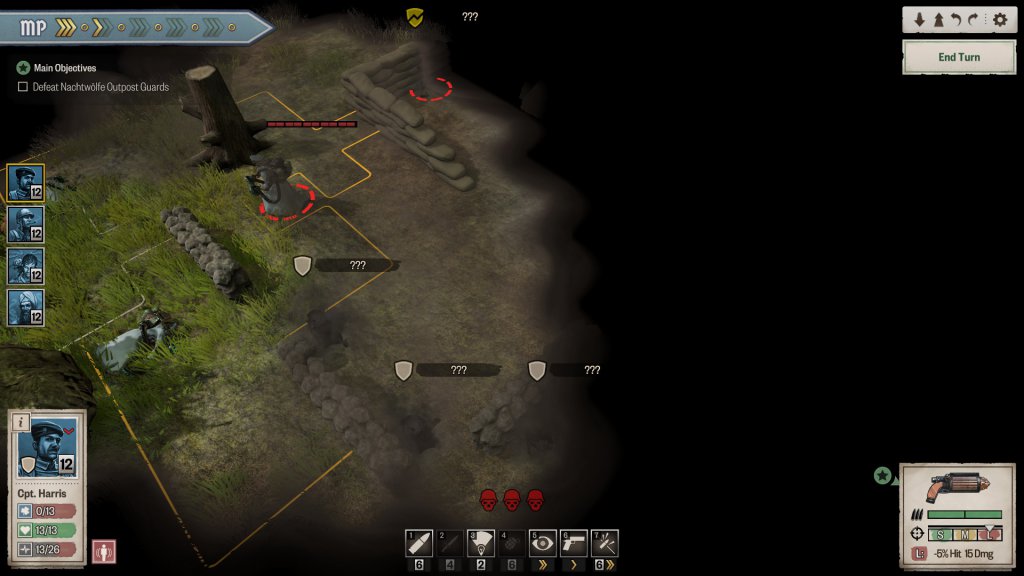Click the up arrow in the top toolbar
Image resolution: width=1024 pixels, height=576 pixels.
click(x=938, y=20)
